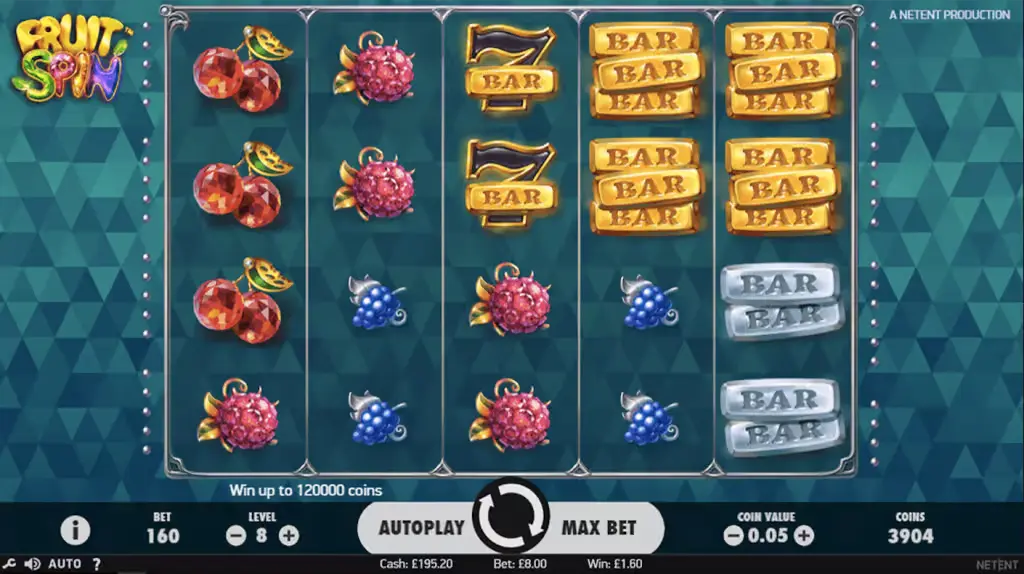Viewport: 1024px width, 574px height.
Task: Toggle the sound speaker icon
Action: coord(31,564)
